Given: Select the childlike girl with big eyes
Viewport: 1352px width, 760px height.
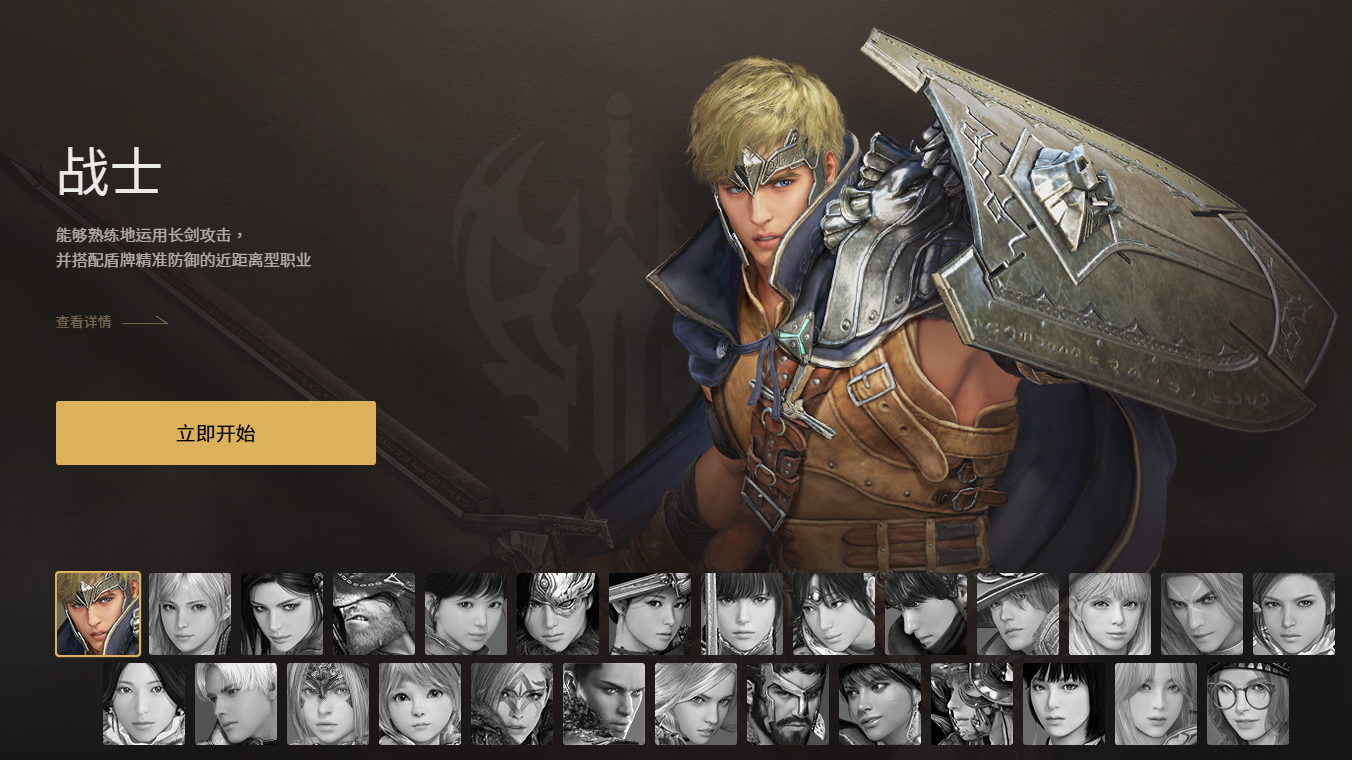Looking at the screenshot, I should click(420, 704).
